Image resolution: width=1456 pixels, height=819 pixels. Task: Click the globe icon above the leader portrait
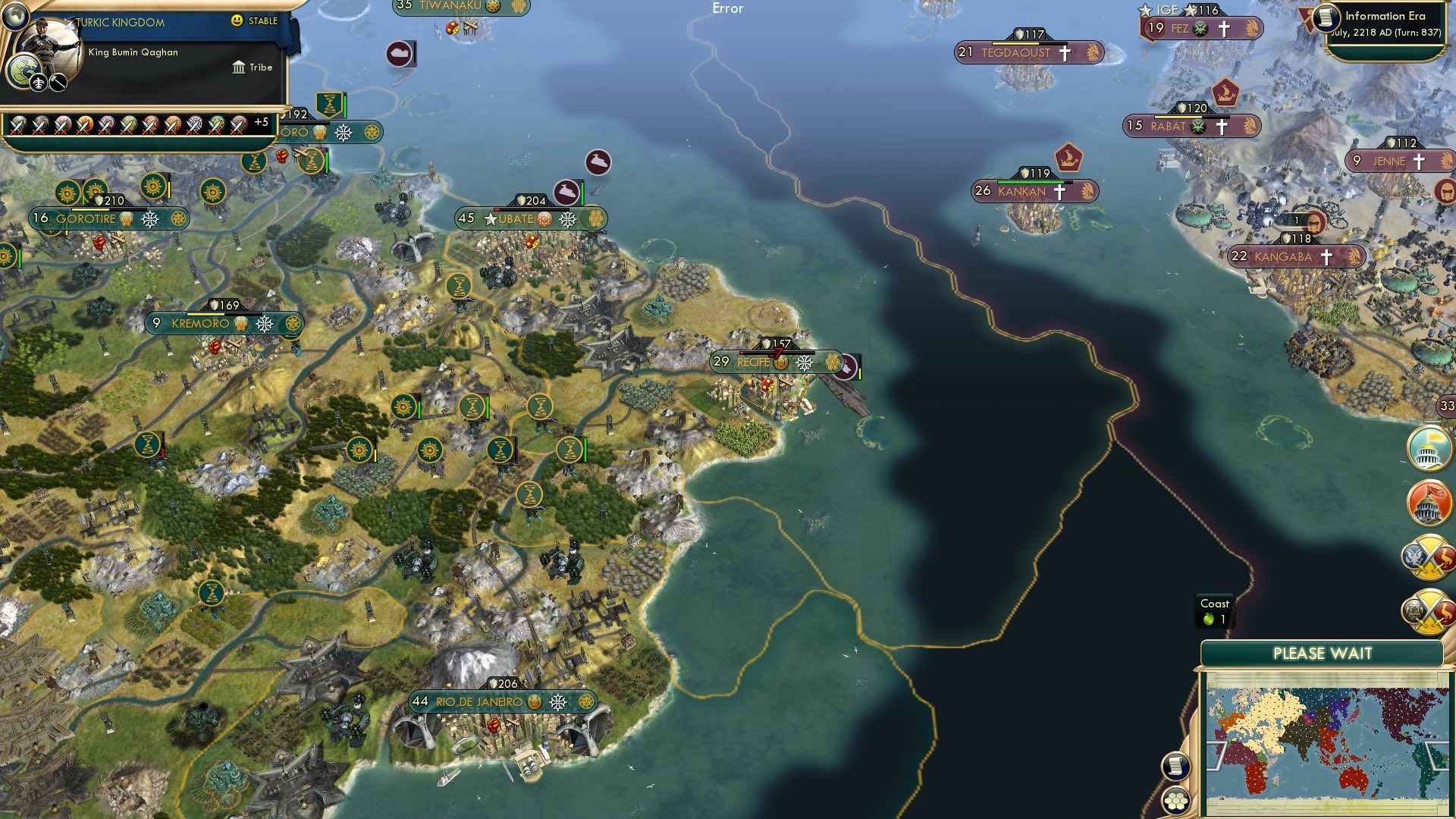[15, 17]
